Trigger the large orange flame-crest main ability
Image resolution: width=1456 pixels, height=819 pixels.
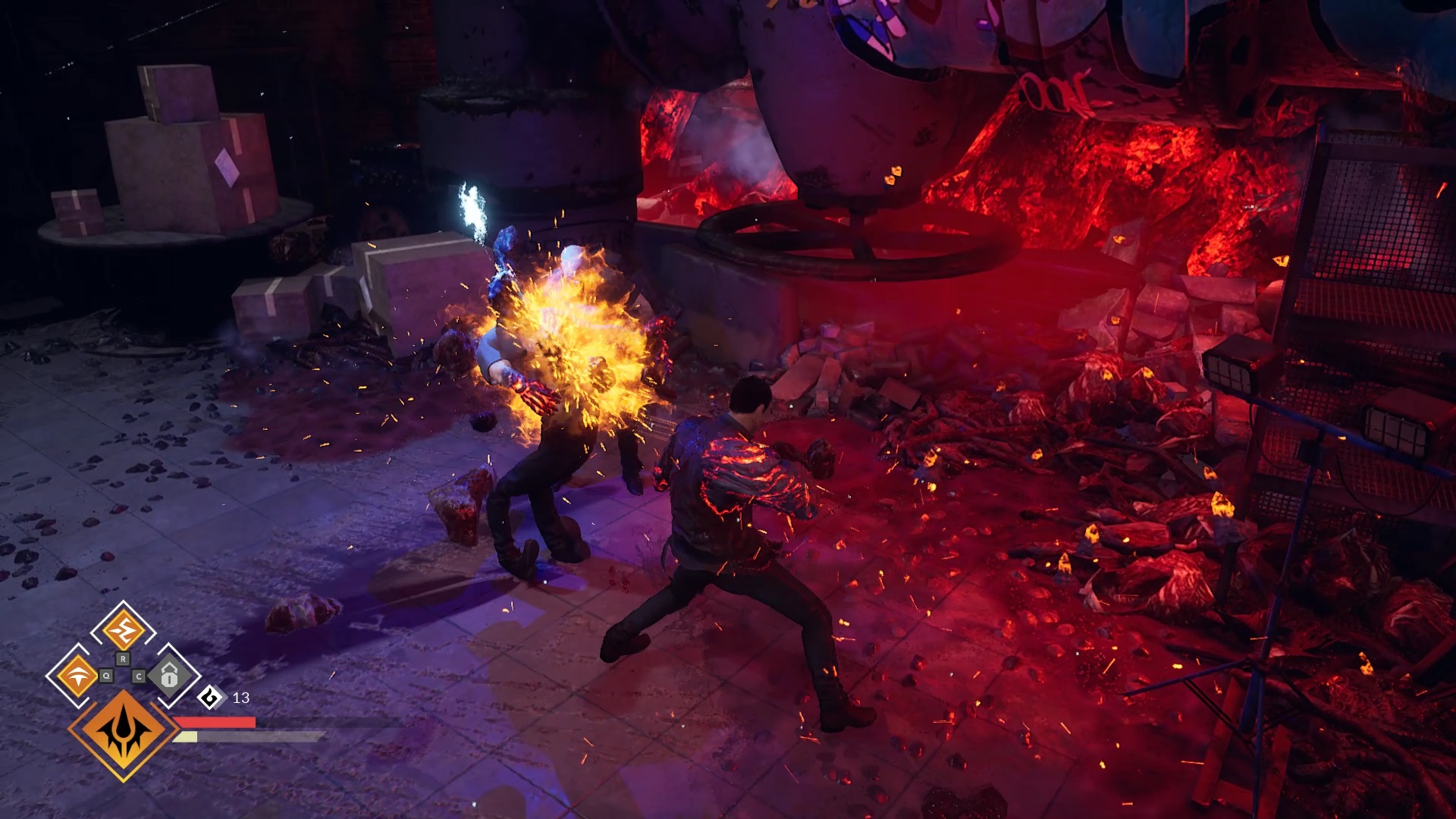point(124,732)
